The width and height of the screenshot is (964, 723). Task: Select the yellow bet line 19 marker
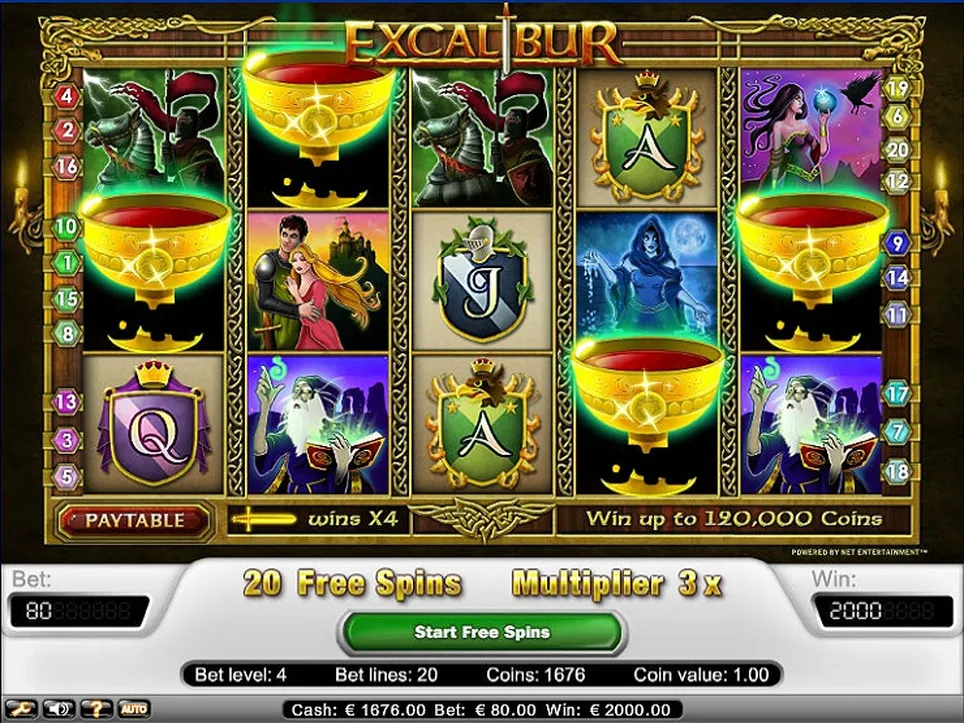coord(898,88)
